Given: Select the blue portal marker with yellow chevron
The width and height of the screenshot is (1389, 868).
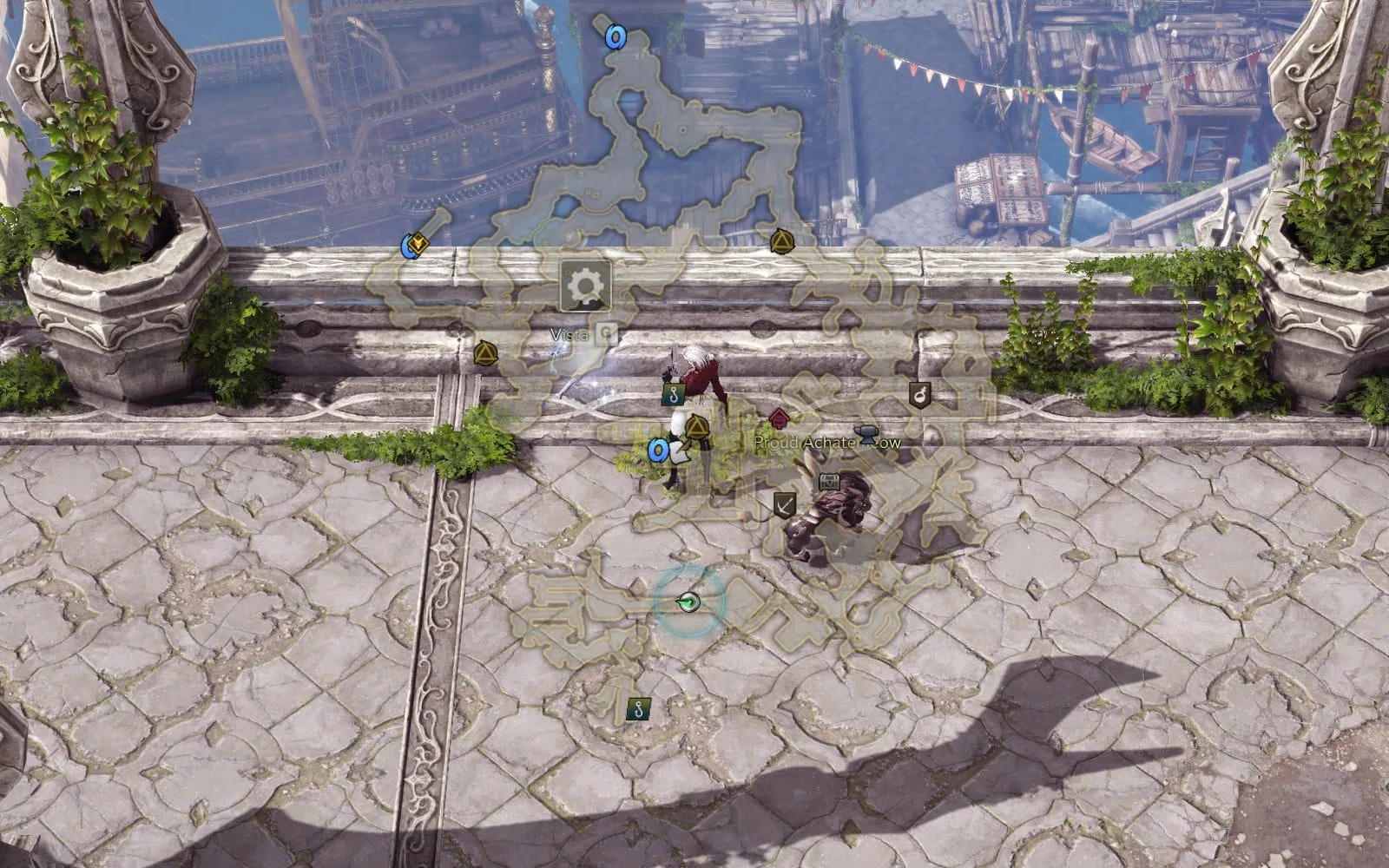Looking at the screenshot, I should point(413,246).
